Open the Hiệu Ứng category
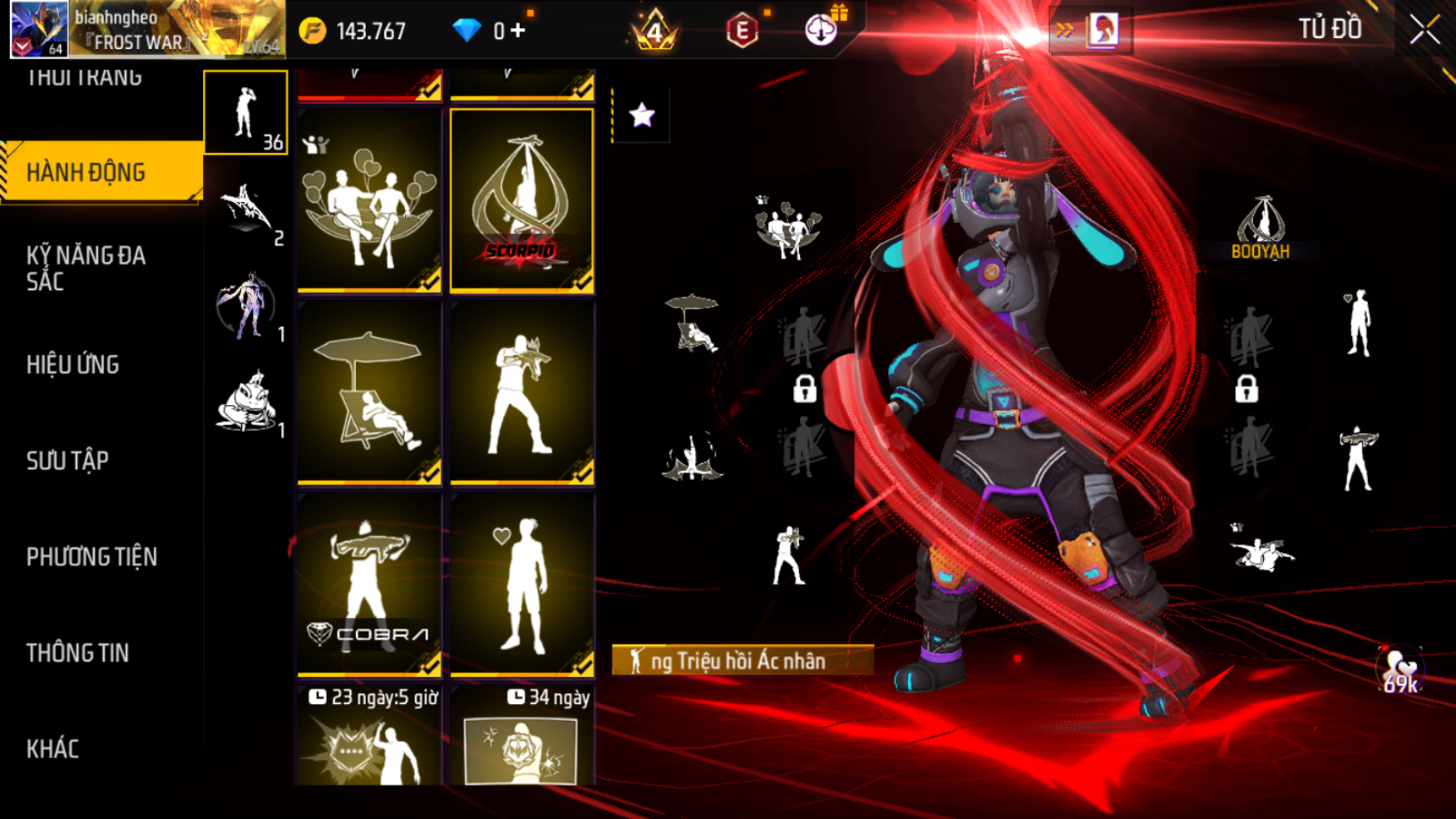This screenshot has width=1456, height=819. (73, 364)
